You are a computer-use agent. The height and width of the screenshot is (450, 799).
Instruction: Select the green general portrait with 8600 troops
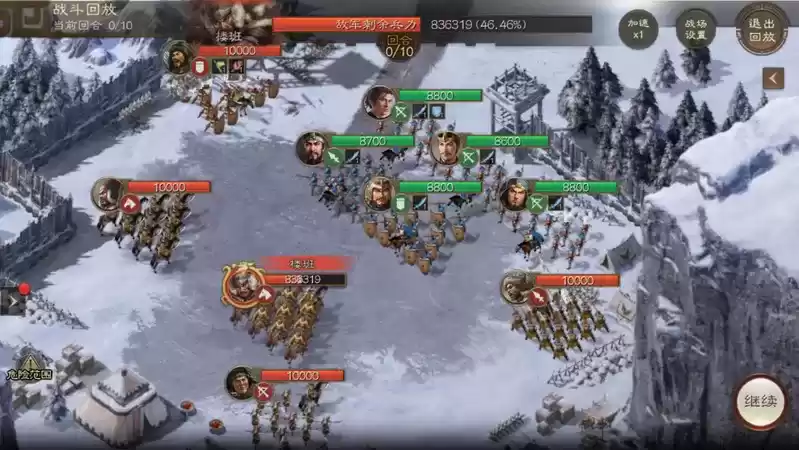(x=447, y=148)
